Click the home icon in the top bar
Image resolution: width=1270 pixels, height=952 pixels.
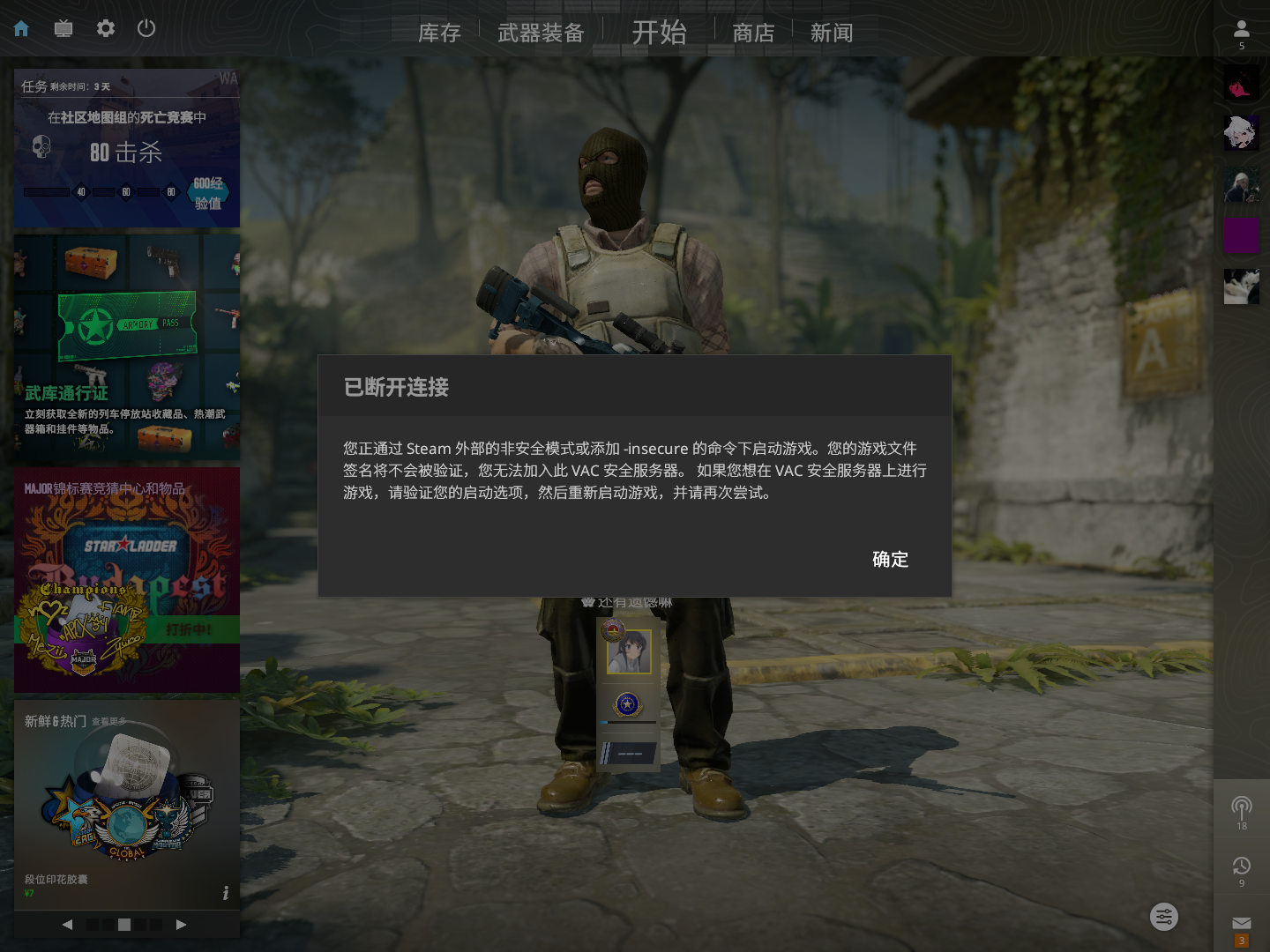tap(19, 28)
